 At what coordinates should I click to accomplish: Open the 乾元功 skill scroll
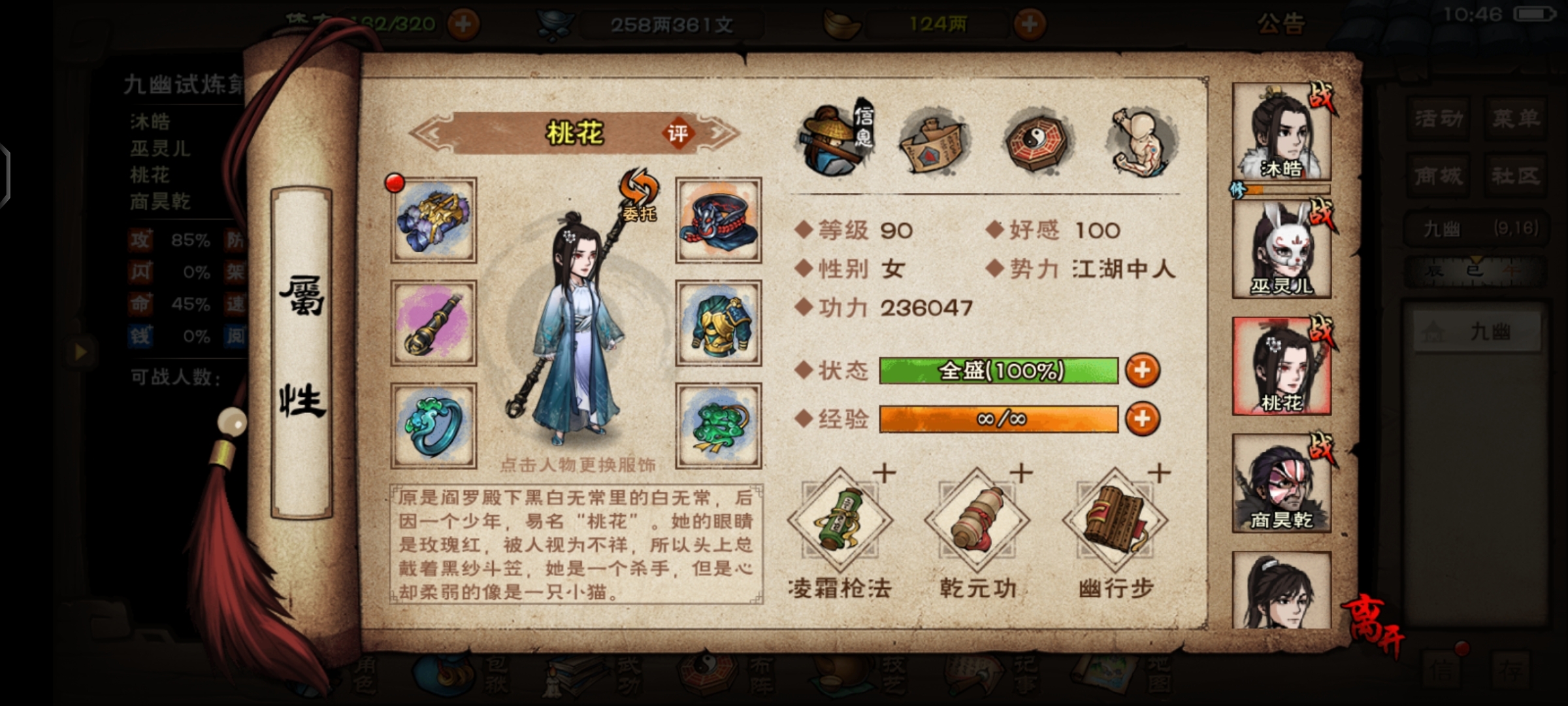977,521
